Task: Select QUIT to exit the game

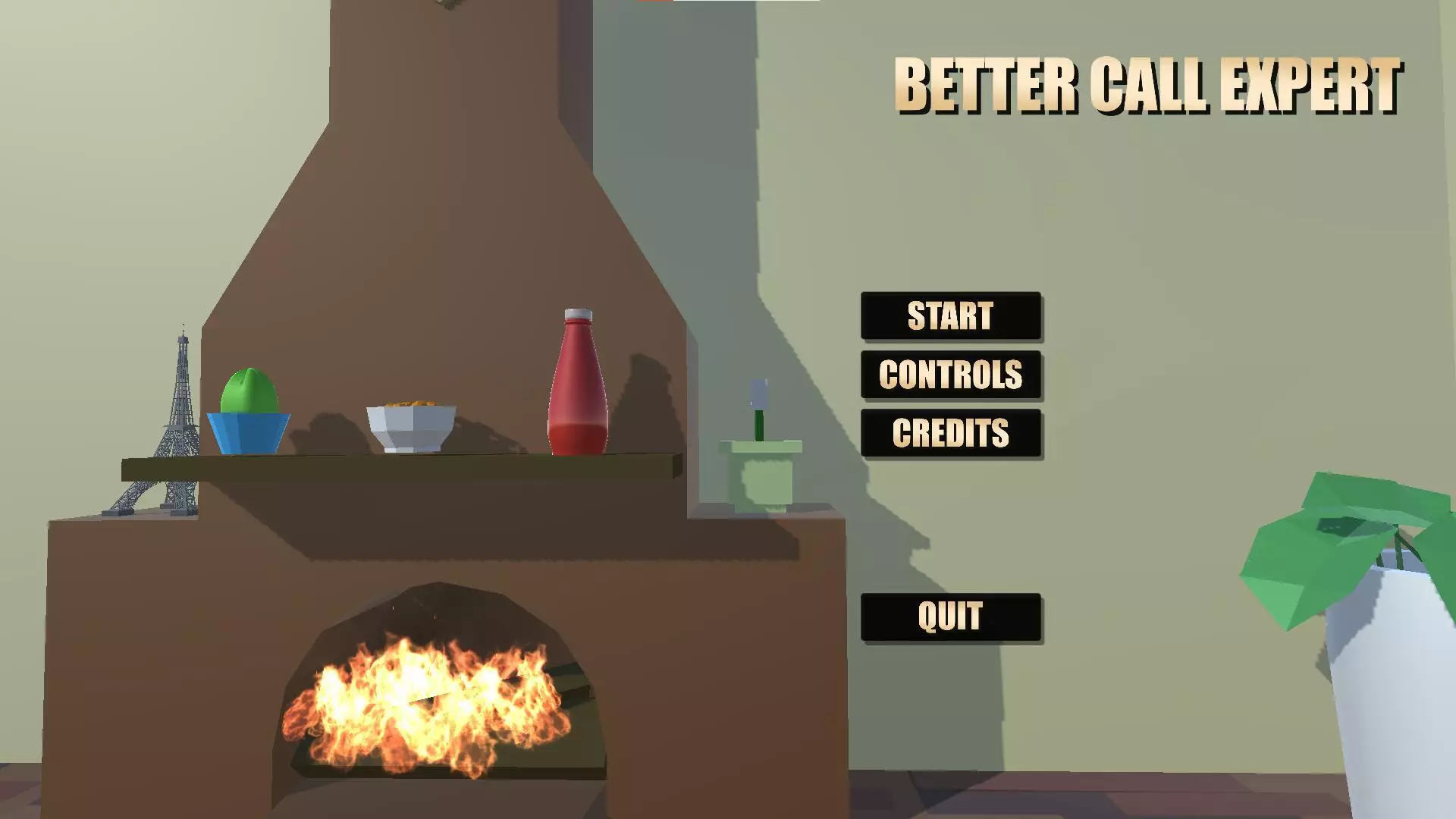Action: pos(950,617)
